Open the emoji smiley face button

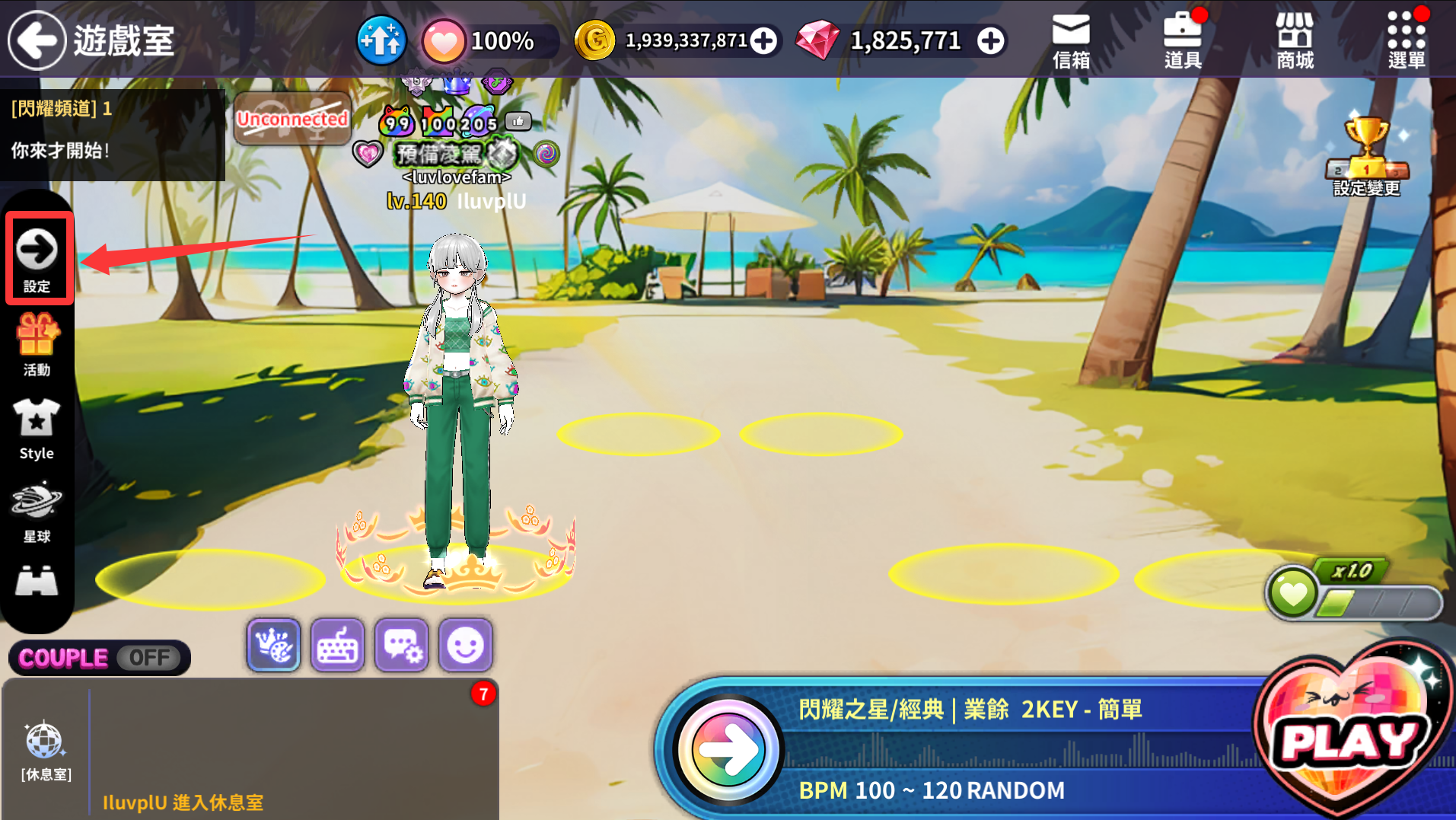(x=465, y=646)
